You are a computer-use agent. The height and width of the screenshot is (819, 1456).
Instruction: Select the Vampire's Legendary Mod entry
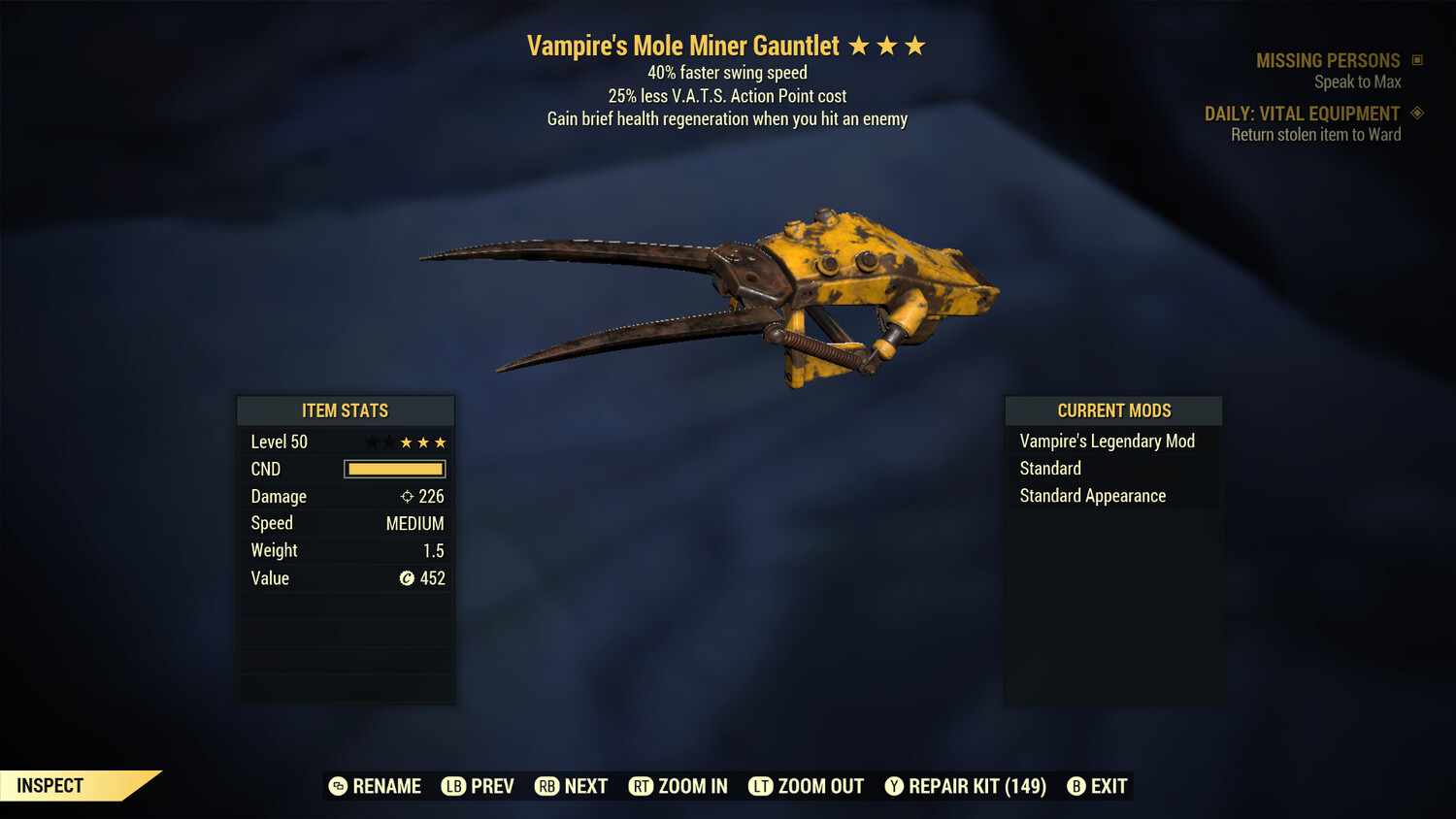pyautogui.click(x=1107, y=442)
